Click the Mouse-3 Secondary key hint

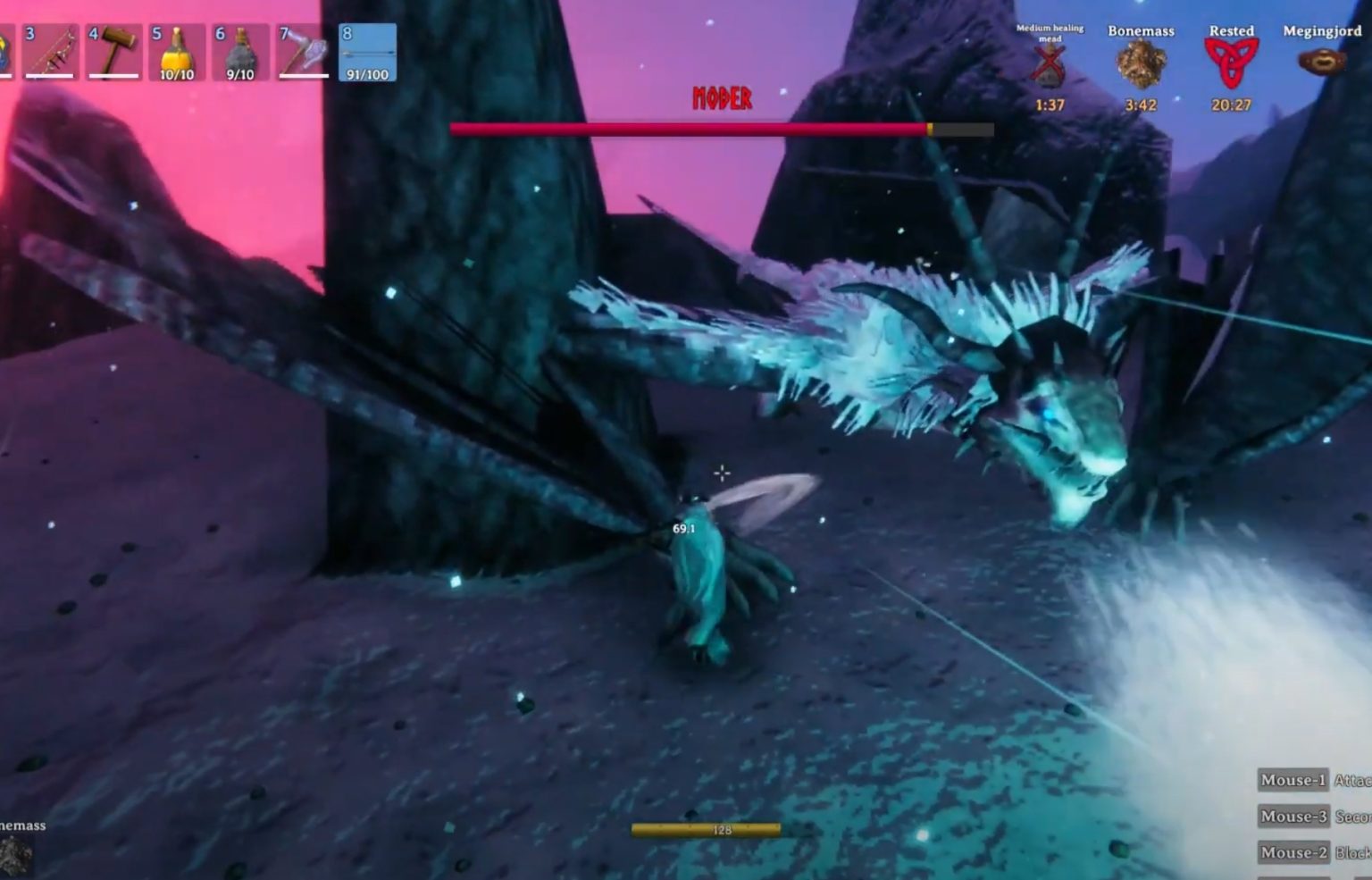[1293, 816]
